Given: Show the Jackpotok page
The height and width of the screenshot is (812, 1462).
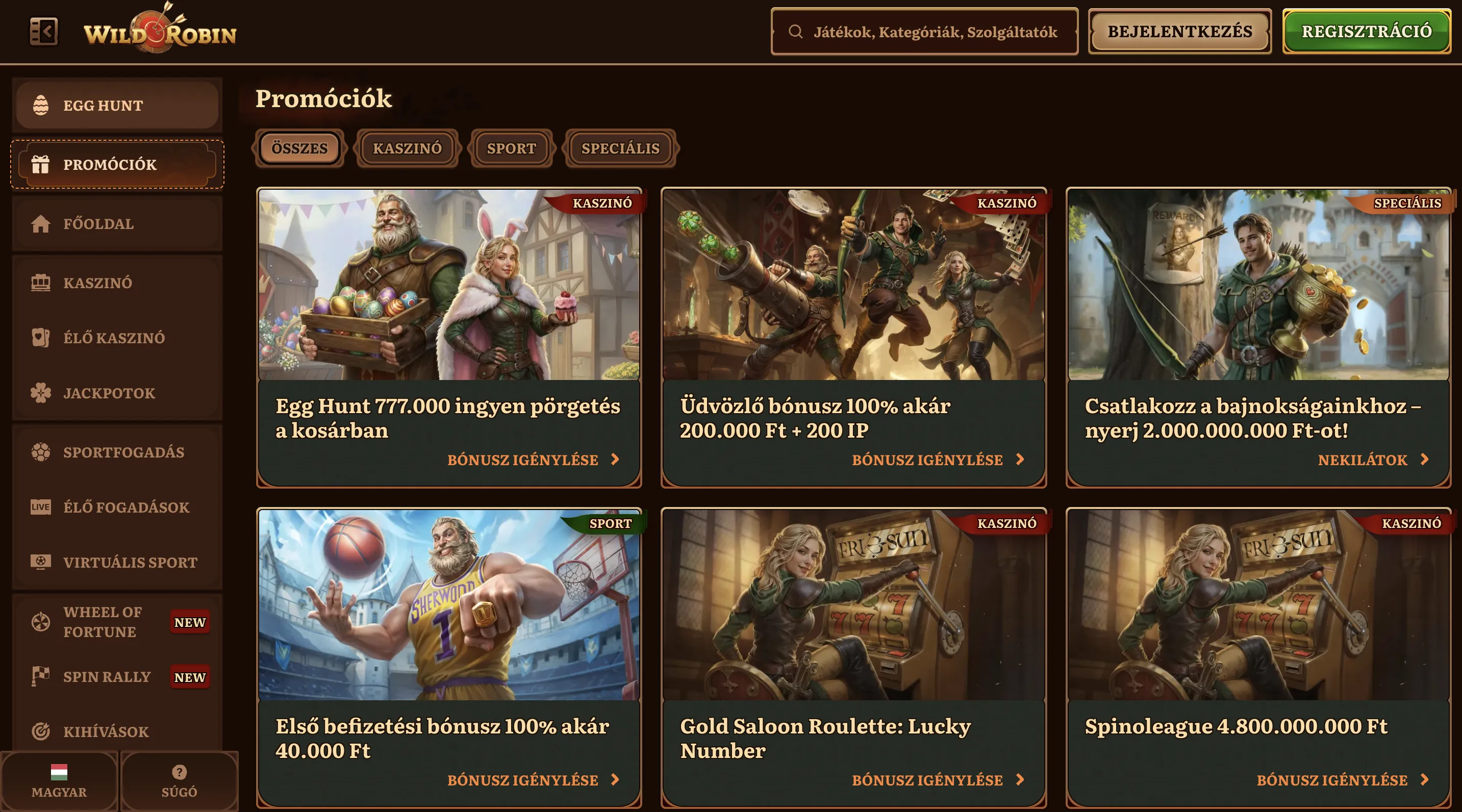Looking at the screenshot, I should [117, 393].
